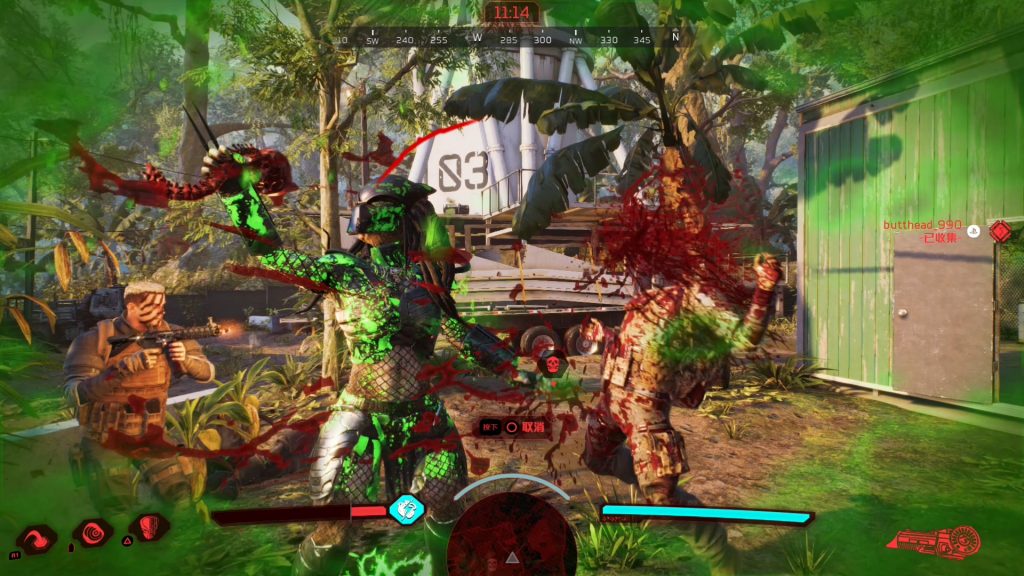Click the circular radar at bottom center
The image size is (1024, 576).
pyautogui.click(x=511, y=536)
